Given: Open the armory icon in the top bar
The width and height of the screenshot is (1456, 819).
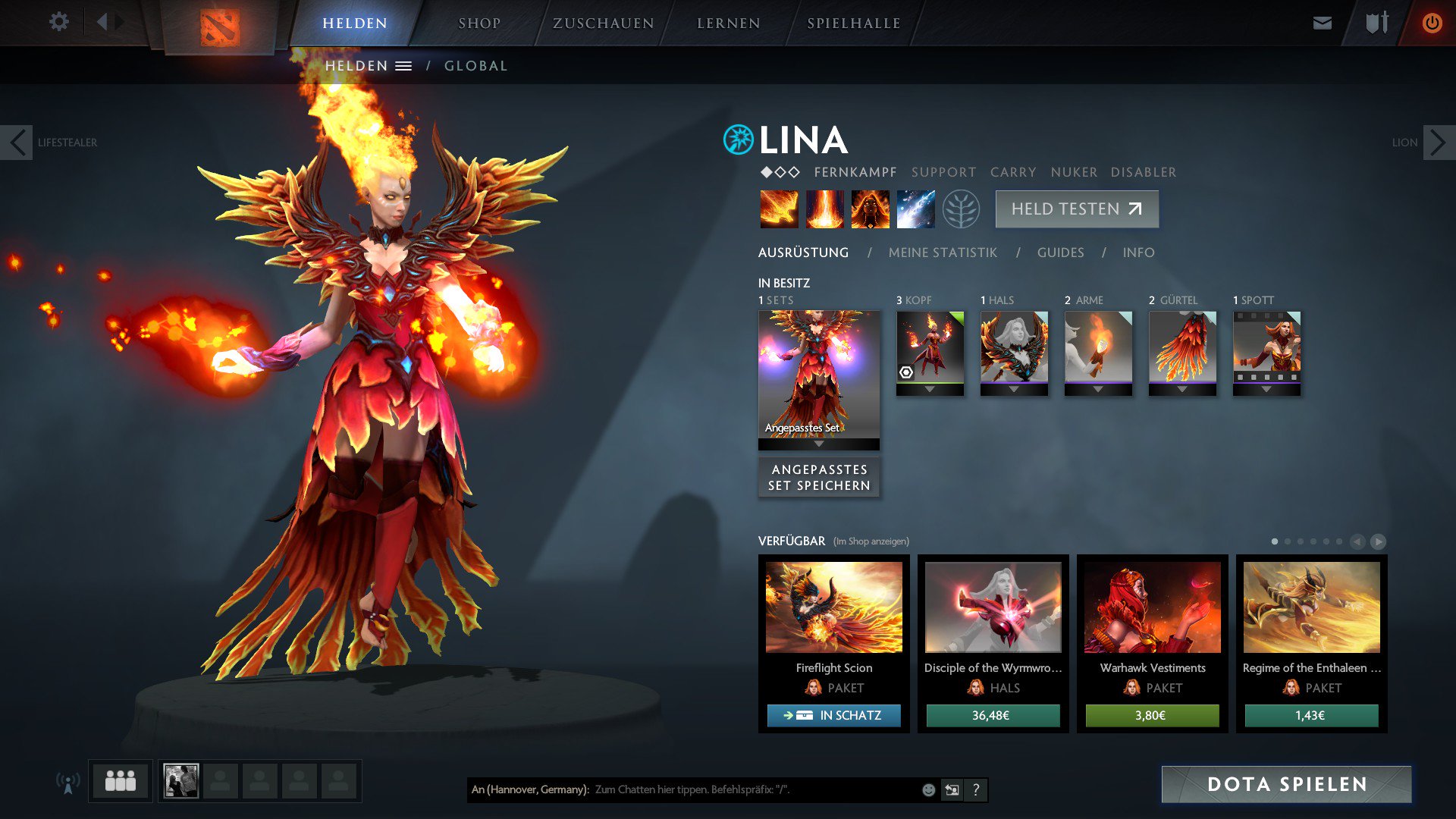Looking at the screenshot, I should (x=1376, y=22).
